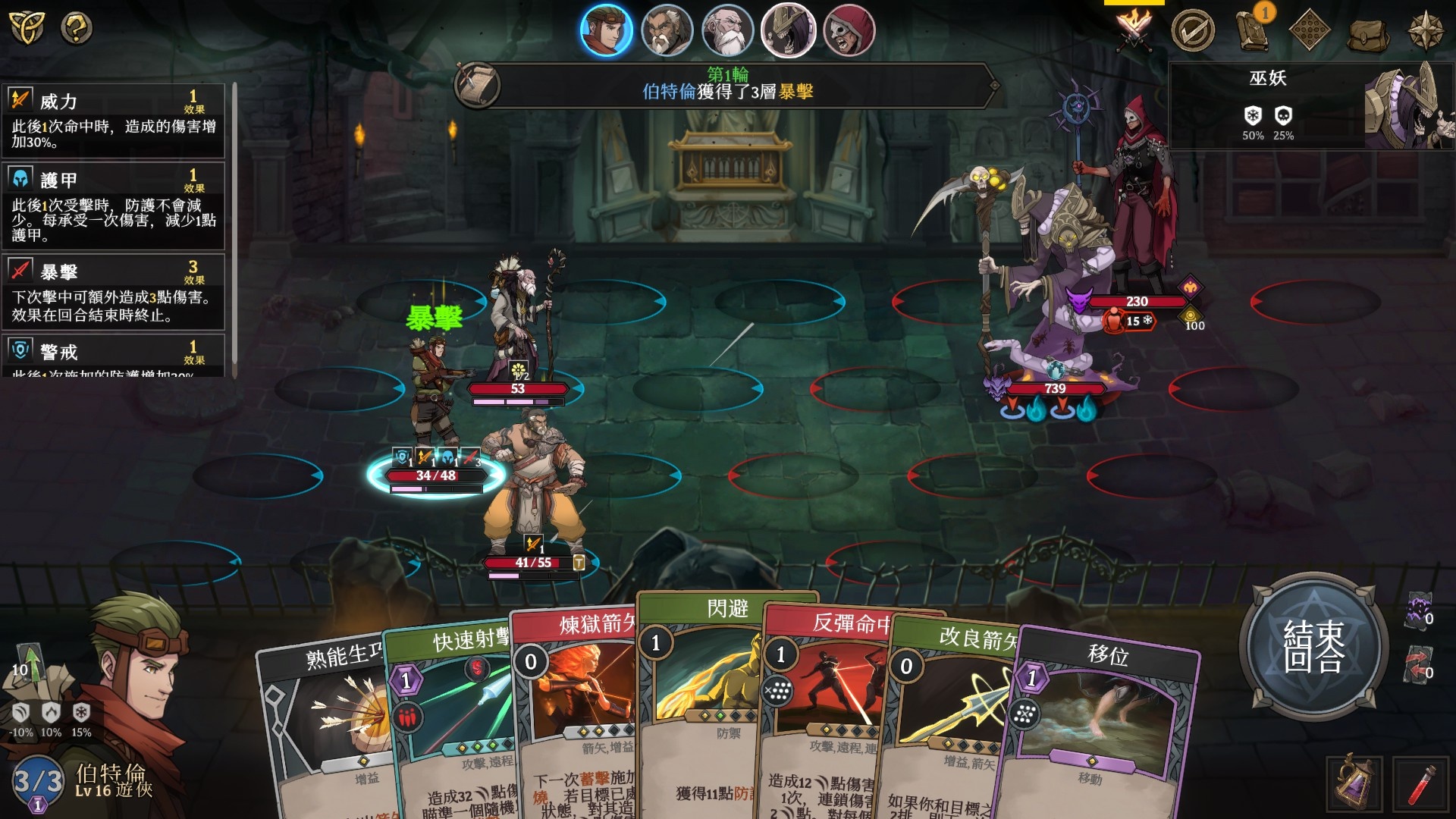Open the spellbook icon with notification
This screenshot has height=819, width=1456.
[x=1251, y=30]
